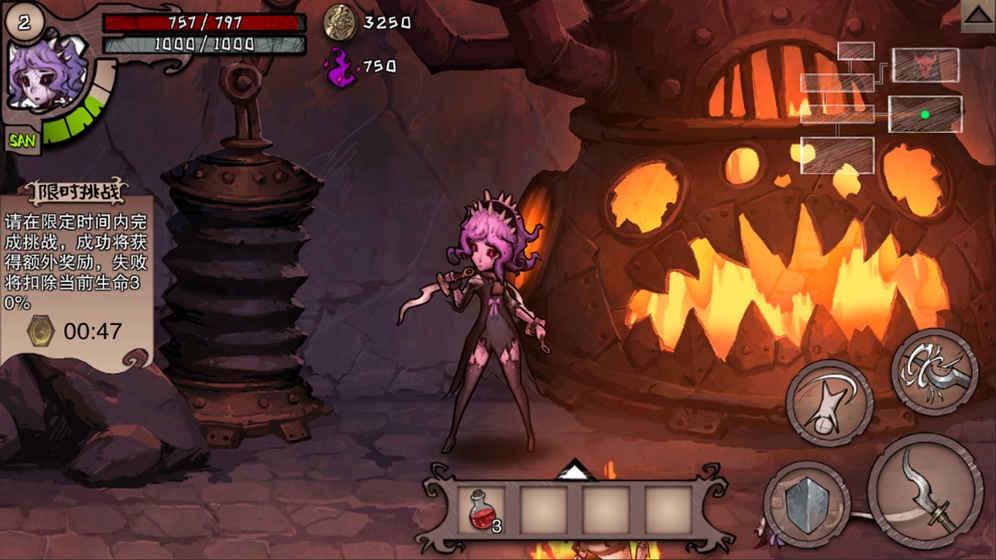Use the red health potion slot

pos(481,510)
